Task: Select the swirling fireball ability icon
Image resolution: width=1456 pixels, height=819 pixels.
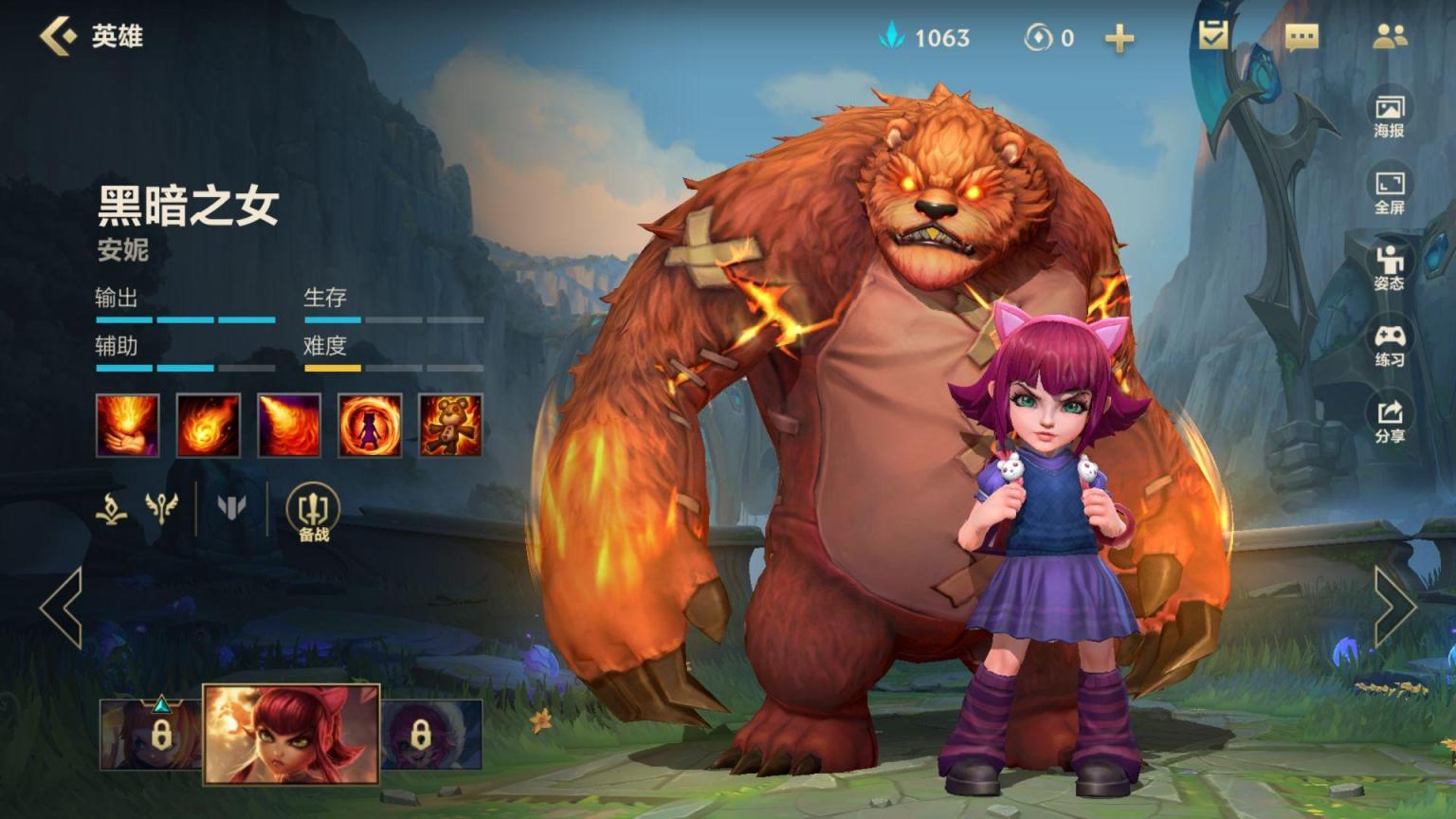Action: point(209,426)
